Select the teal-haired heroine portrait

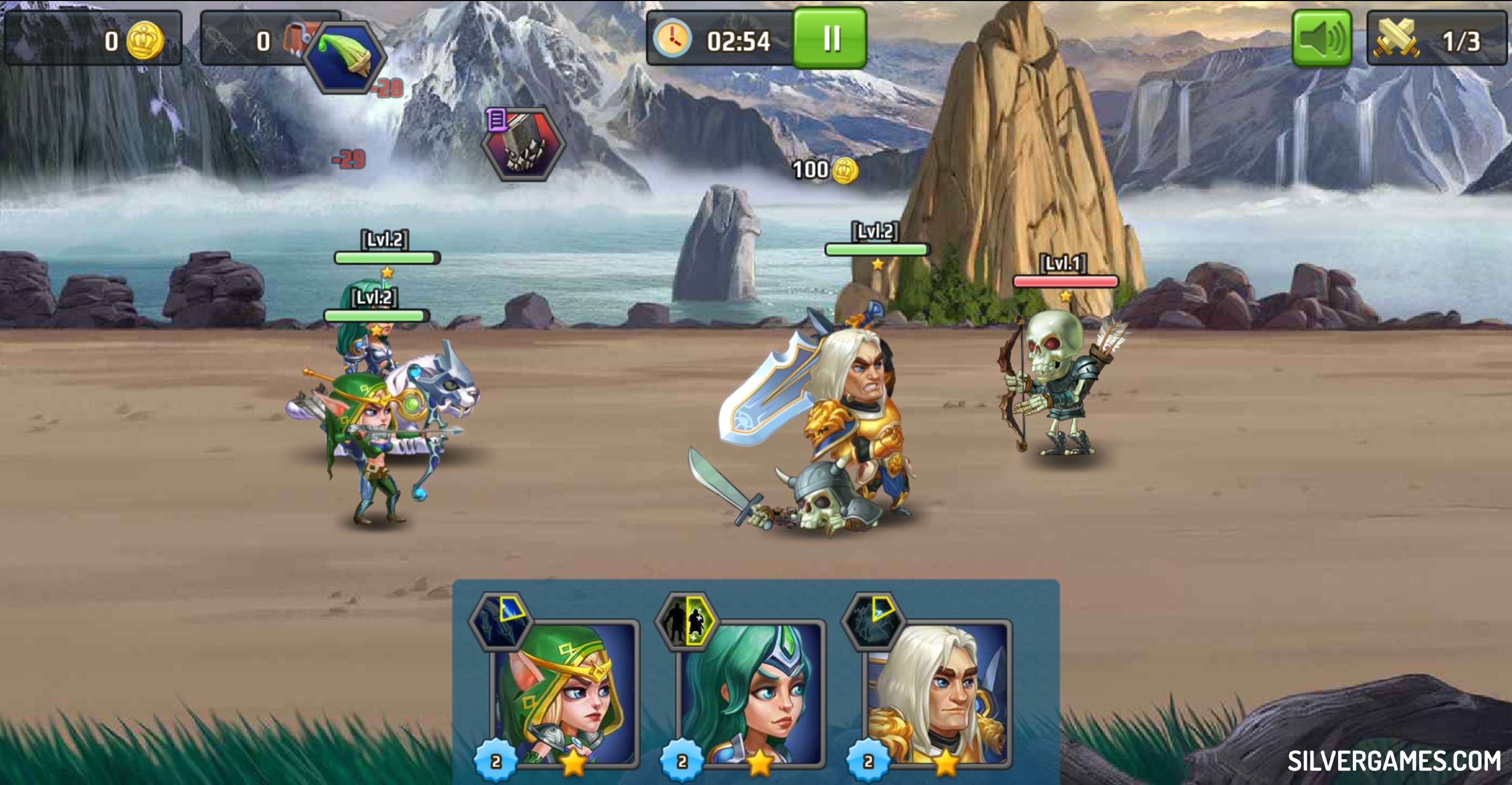(751, 694)
